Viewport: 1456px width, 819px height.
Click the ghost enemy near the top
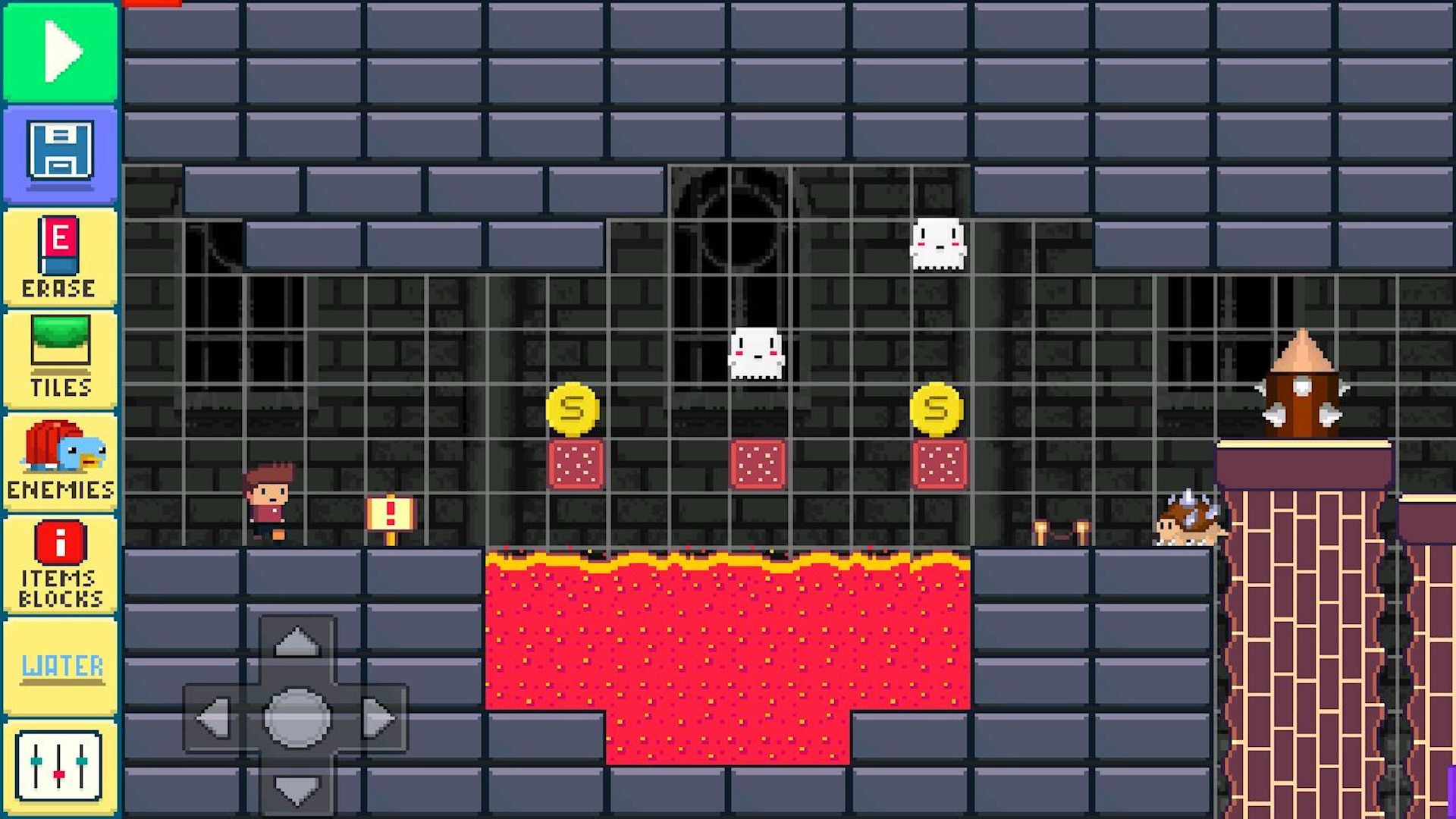[938, 243]
